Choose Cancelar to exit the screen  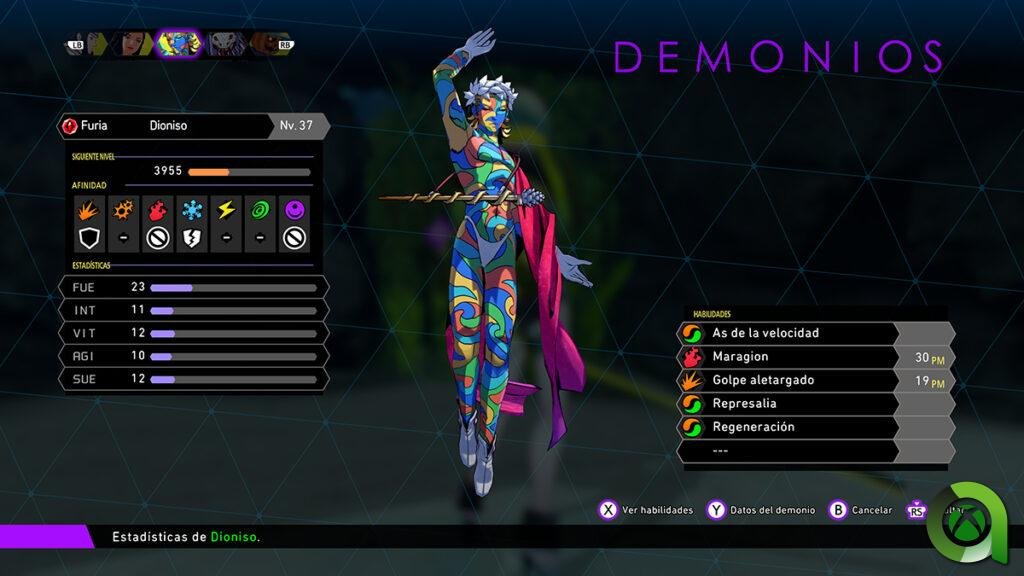(860, 510)
